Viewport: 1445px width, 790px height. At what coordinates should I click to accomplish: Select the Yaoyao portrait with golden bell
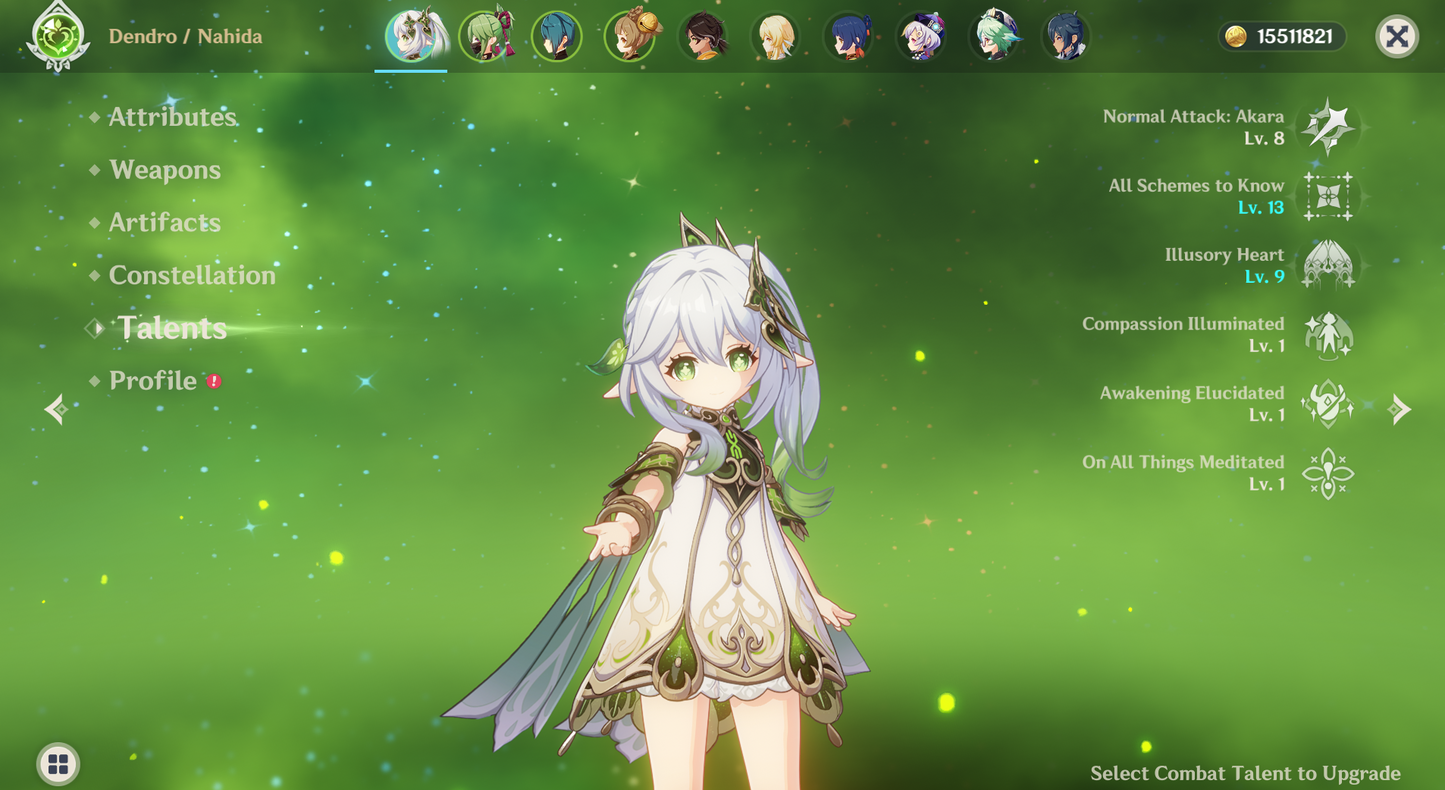tap(630, 37)
